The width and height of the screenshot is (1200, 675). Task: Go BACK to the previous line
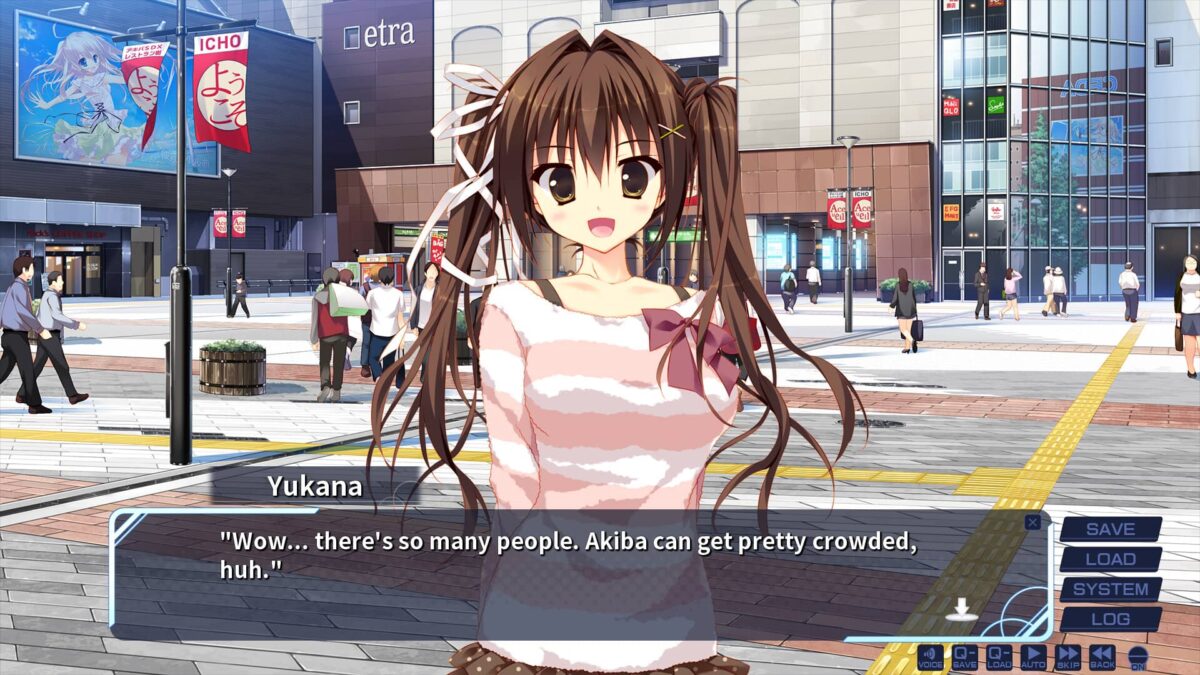pyautogui.click(x=1102, y=657)
